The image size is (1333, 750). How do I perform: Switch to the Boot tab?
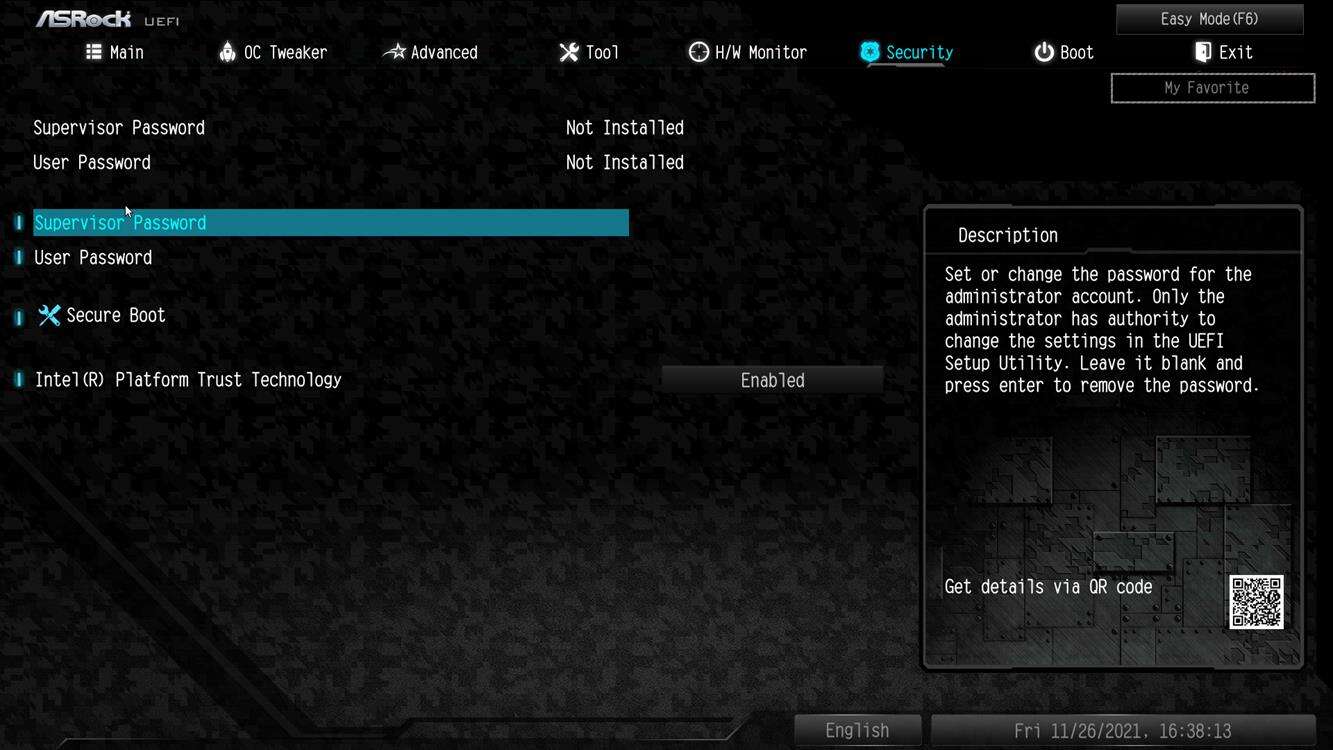coord(1063,51)
